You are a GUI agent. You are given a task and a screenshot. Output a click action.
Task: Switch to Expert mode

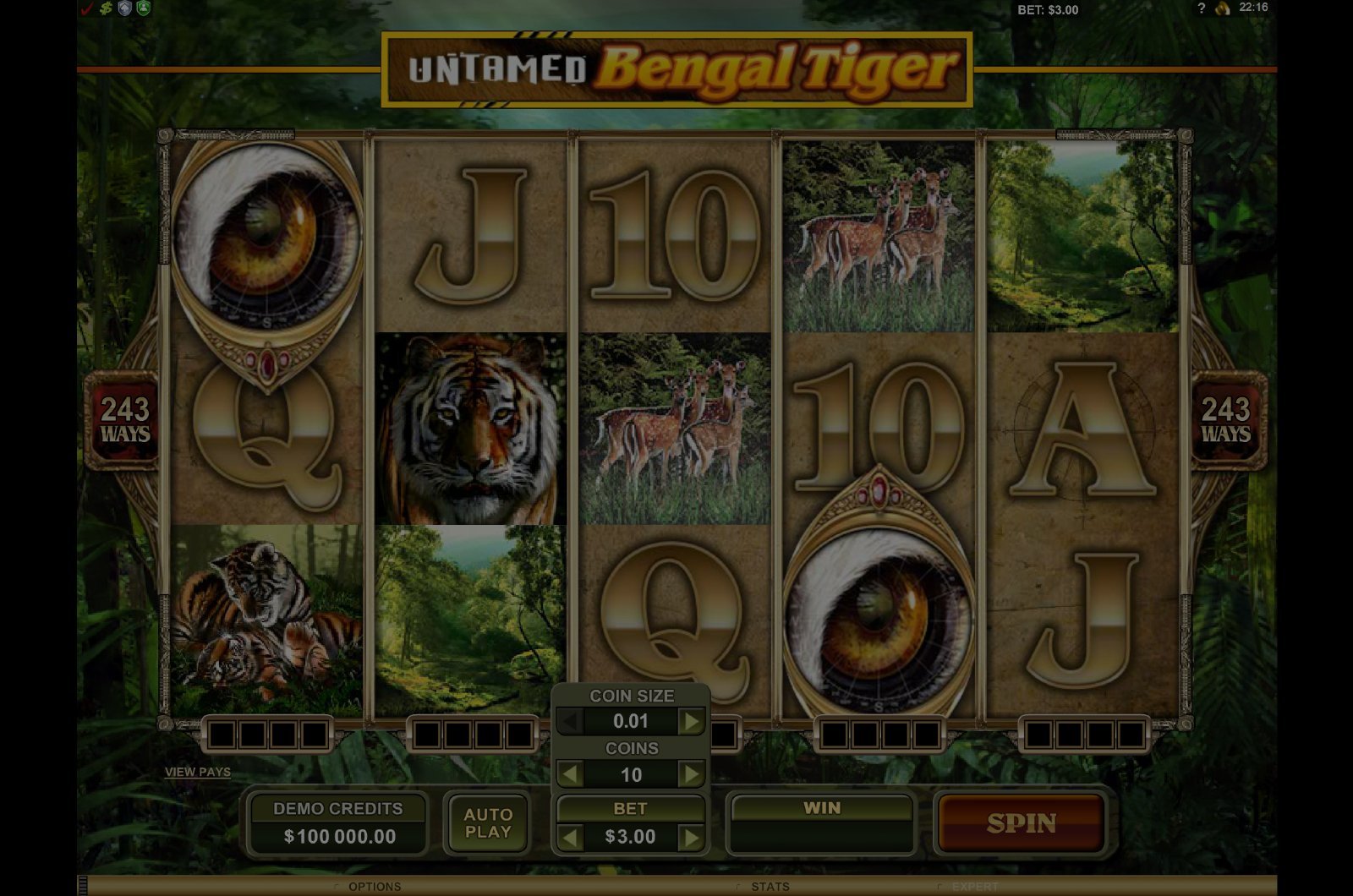(974, 887)
